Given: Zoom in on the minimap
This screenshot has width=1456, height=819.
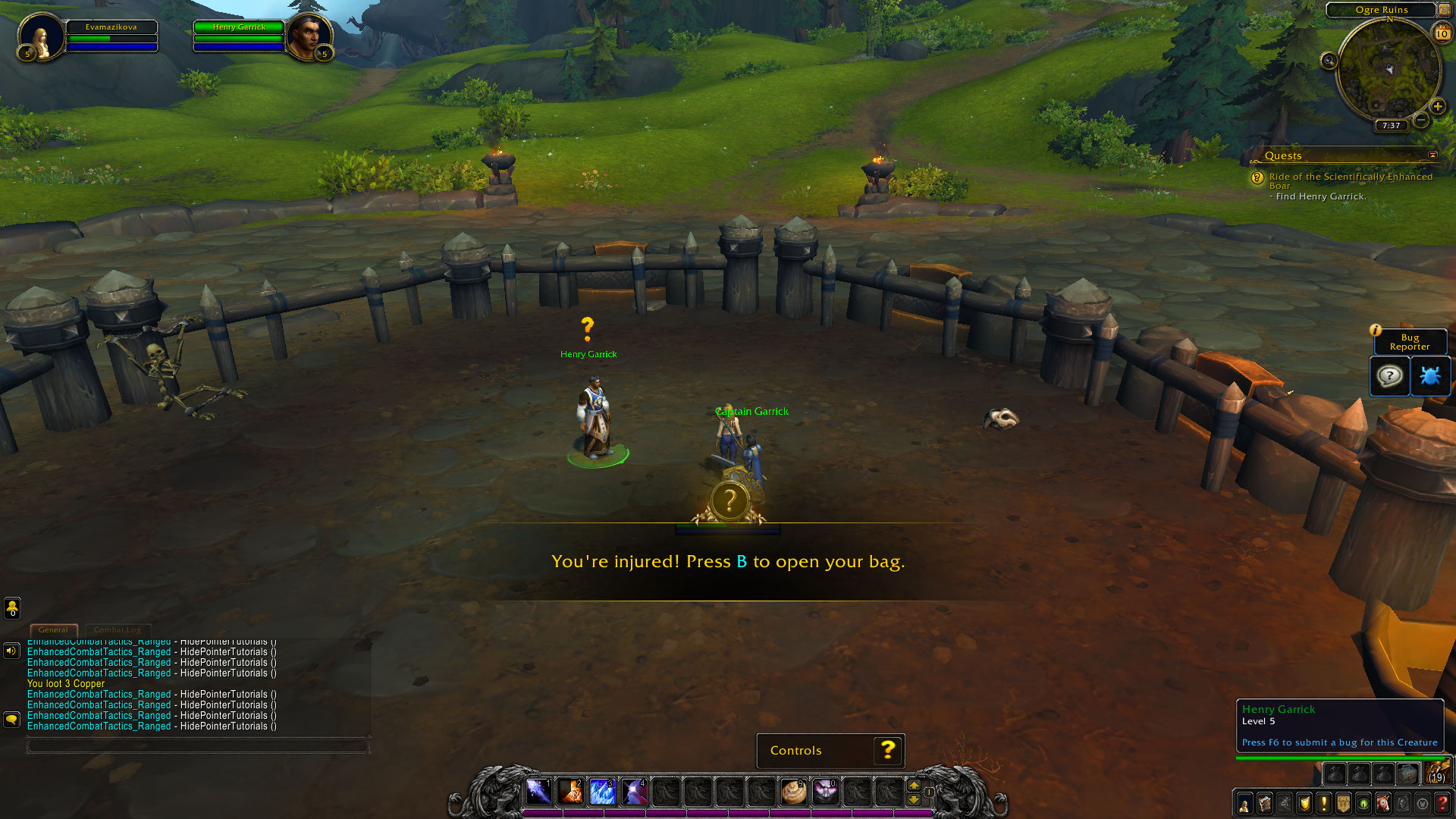Looking at the screenshot, I should coord(1437,107).
